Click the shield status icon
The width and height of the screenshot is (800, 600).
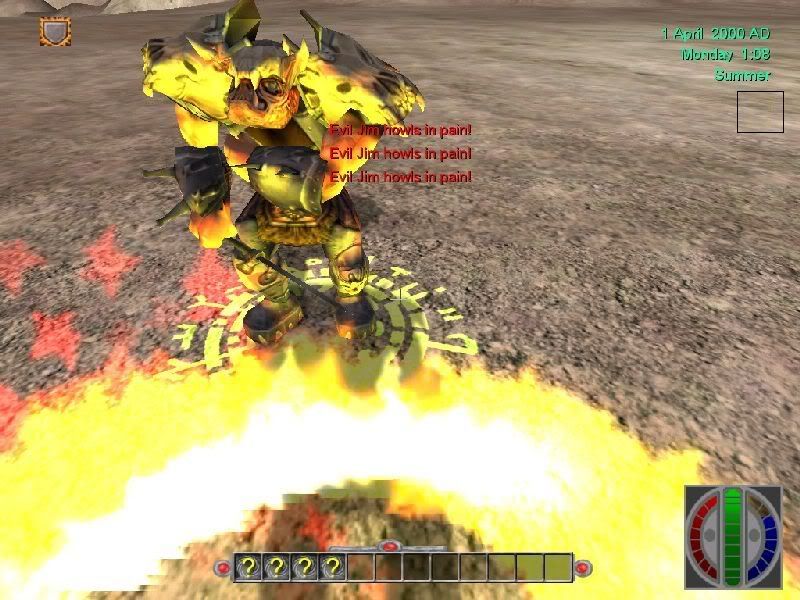coord(55,32)
